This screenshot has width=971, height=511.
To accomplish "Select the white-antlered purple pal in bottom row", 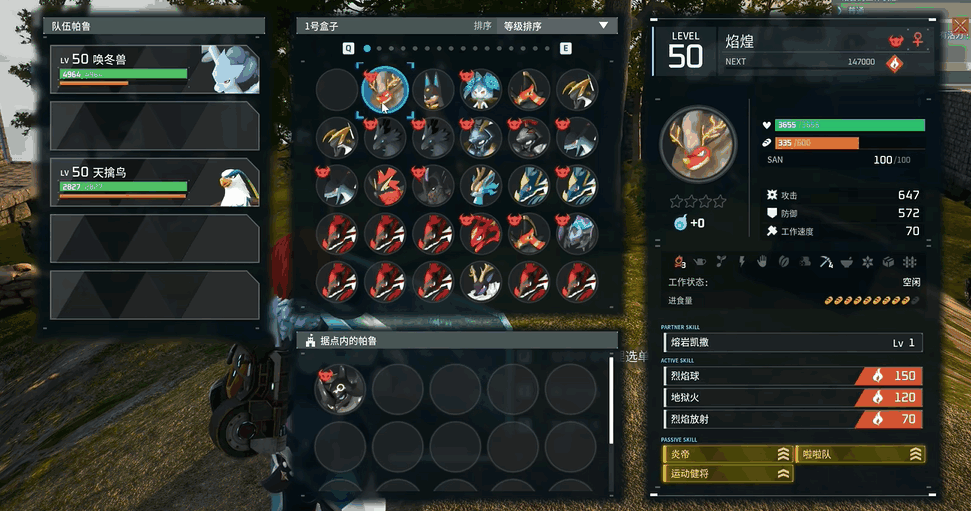I will click(x=482, y=280).
